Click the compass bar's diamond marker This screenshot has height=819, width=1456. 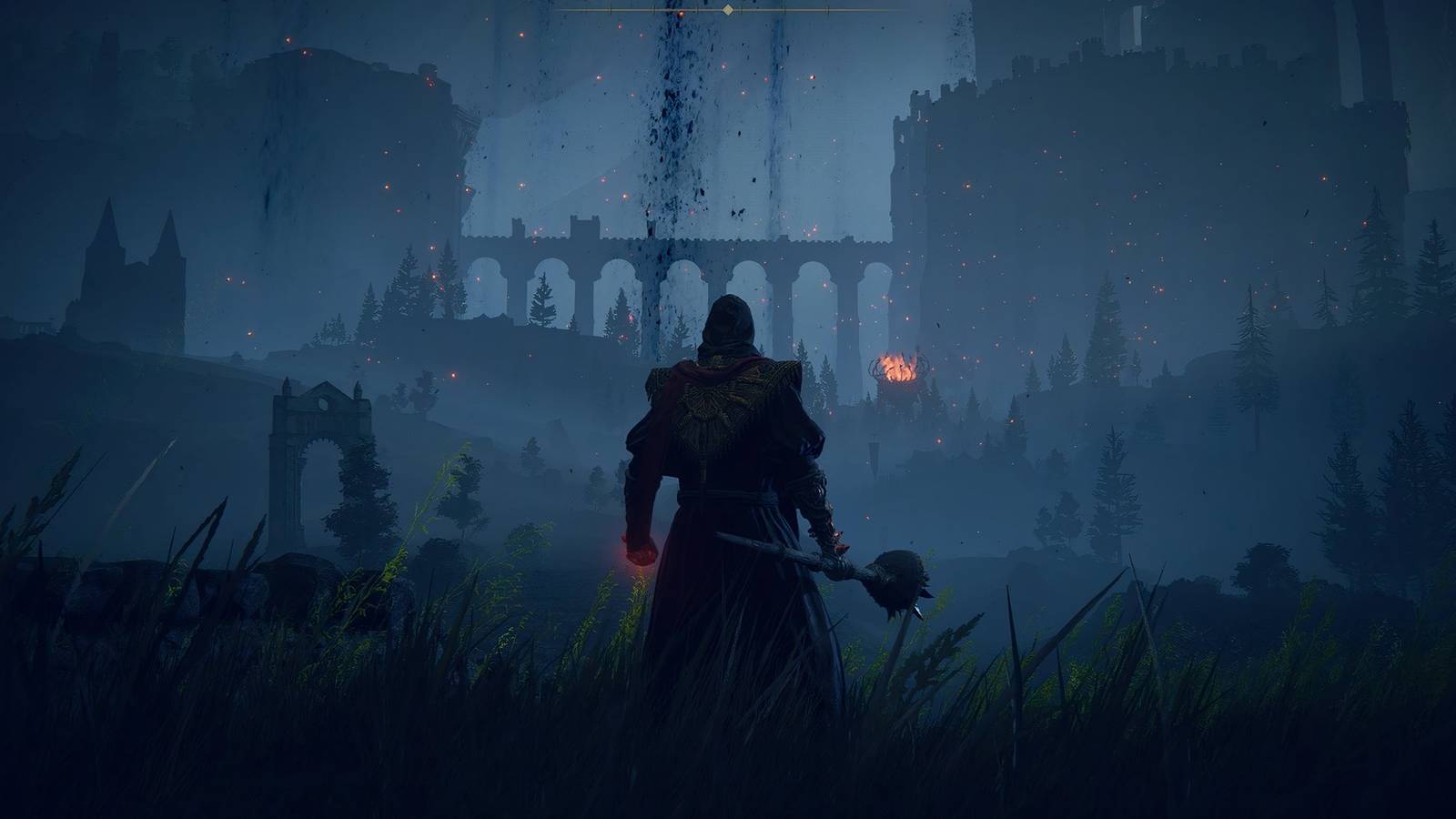coord(727,10)
